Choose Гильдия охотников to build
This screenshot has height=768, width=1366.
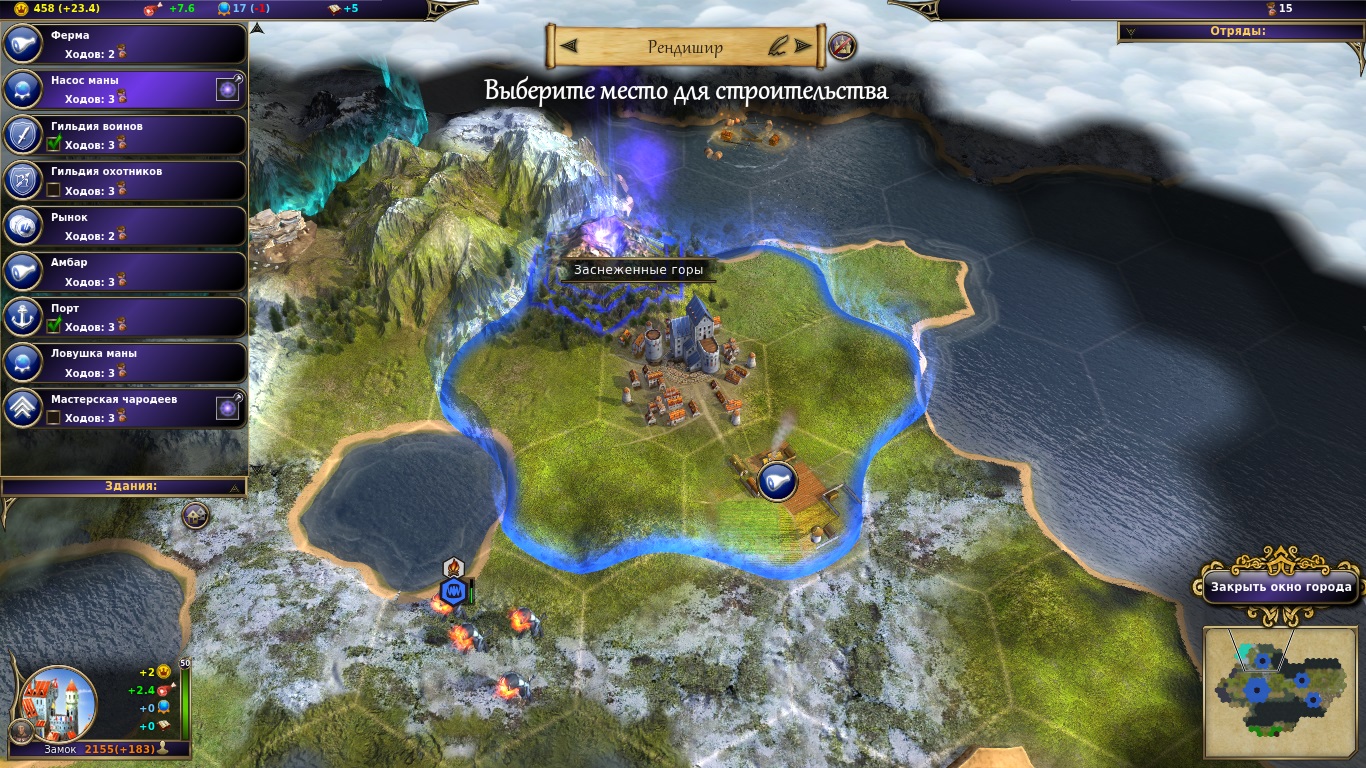(x=124, y=181)
